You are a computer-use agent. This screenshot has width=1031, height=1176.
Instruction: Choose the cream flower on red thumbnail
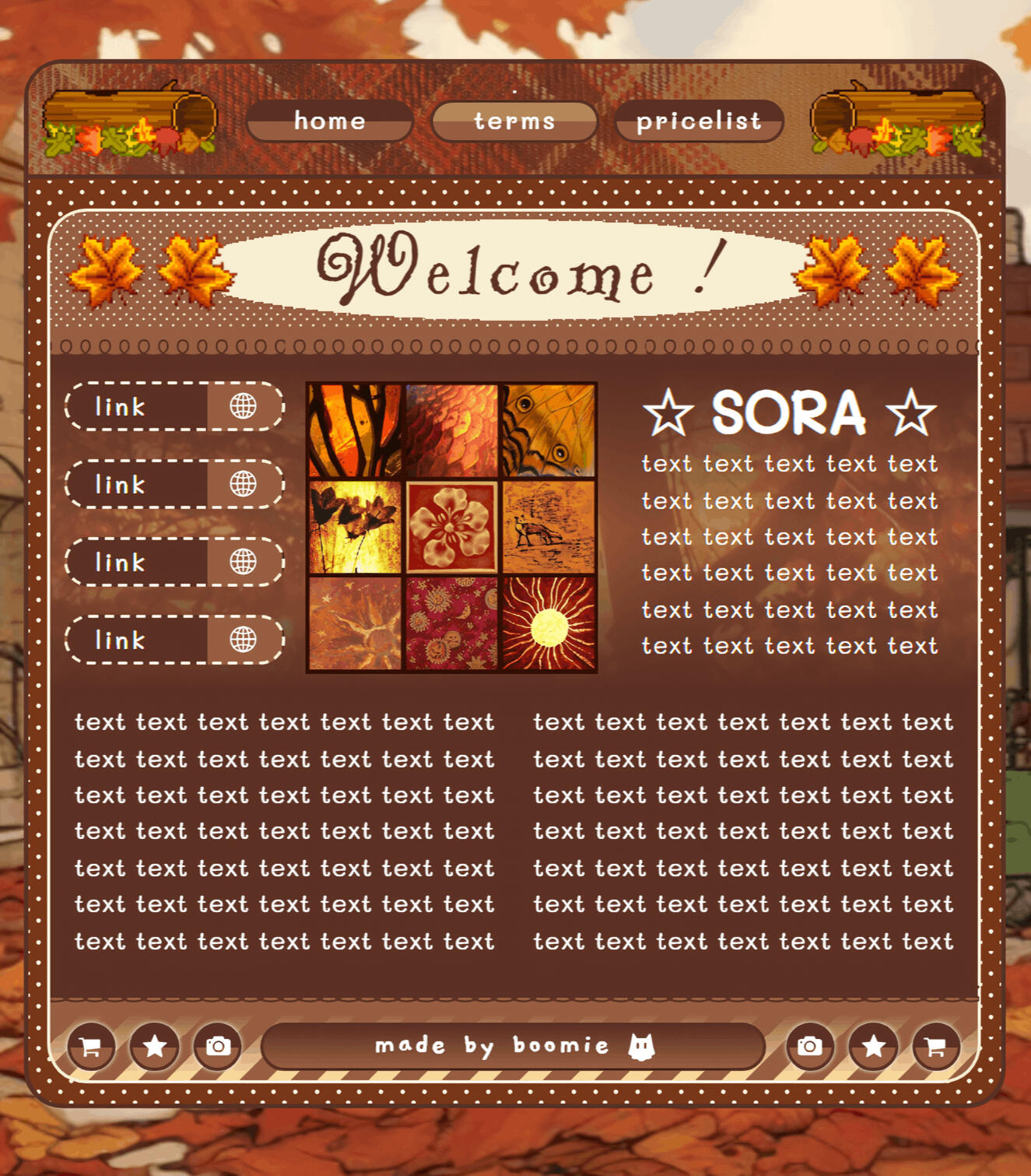451,527
